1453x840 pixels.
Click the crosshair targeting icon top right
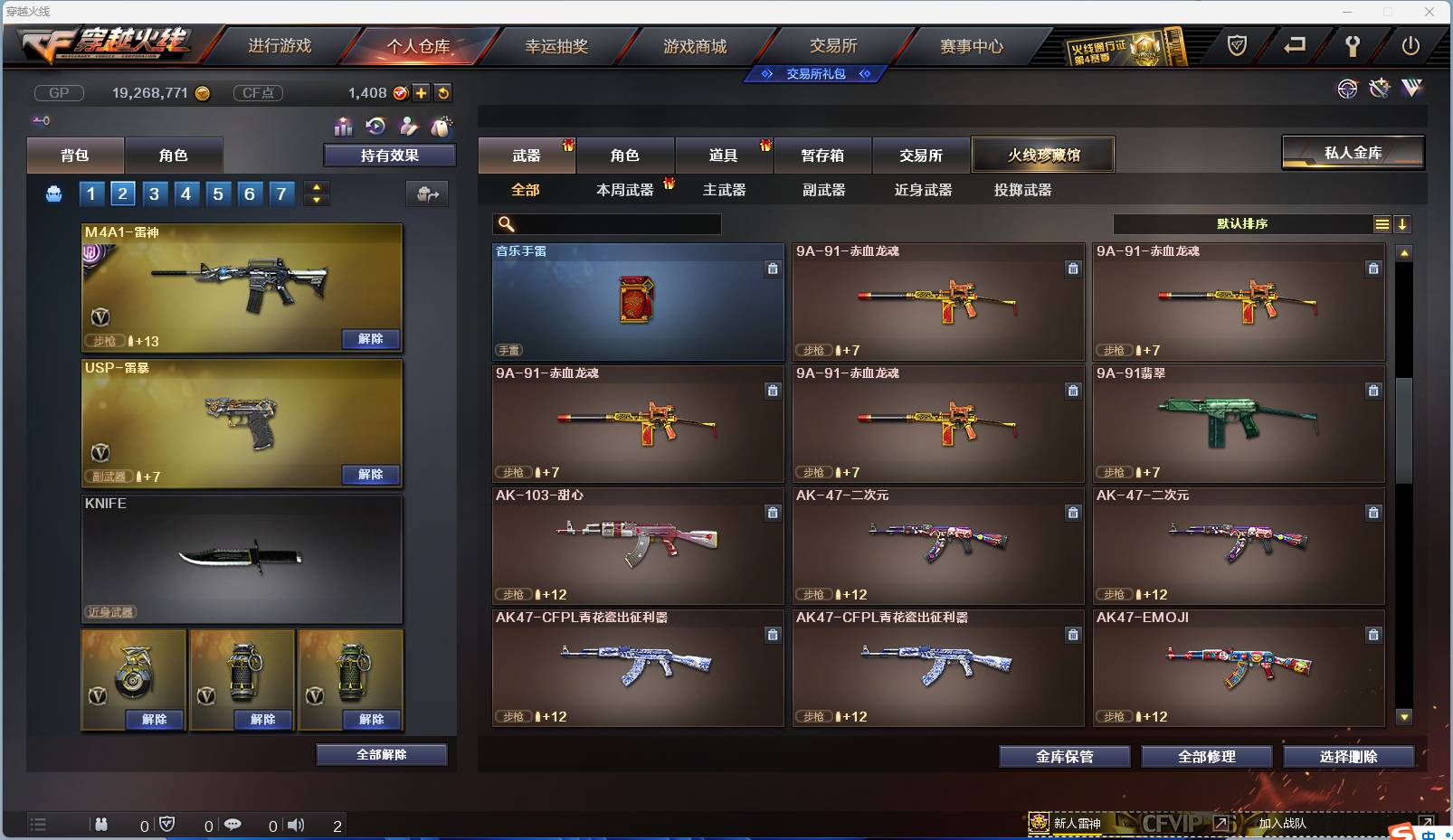pos(1349,90)
